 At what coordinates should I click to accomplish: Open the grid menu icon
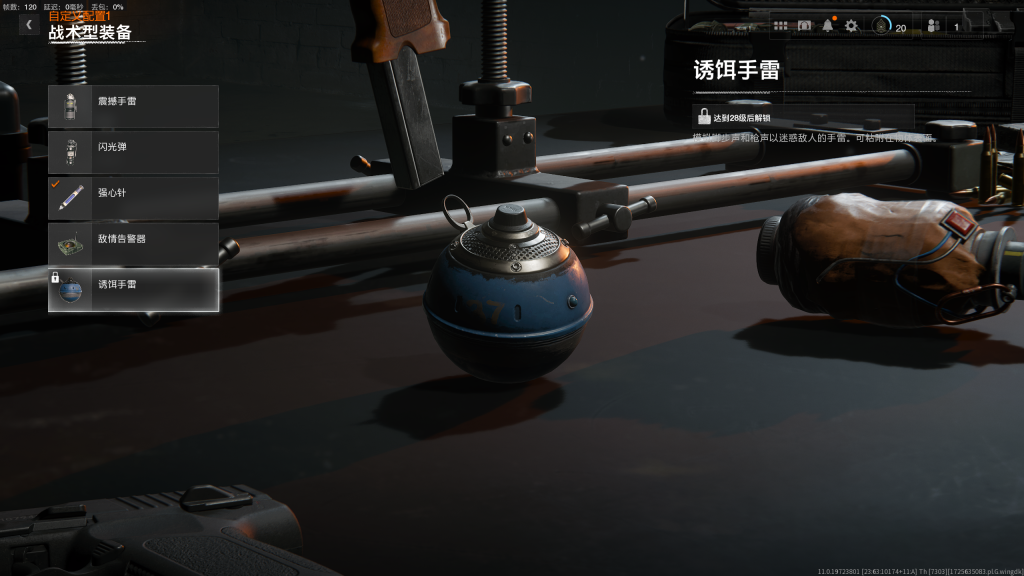point(781,26)
